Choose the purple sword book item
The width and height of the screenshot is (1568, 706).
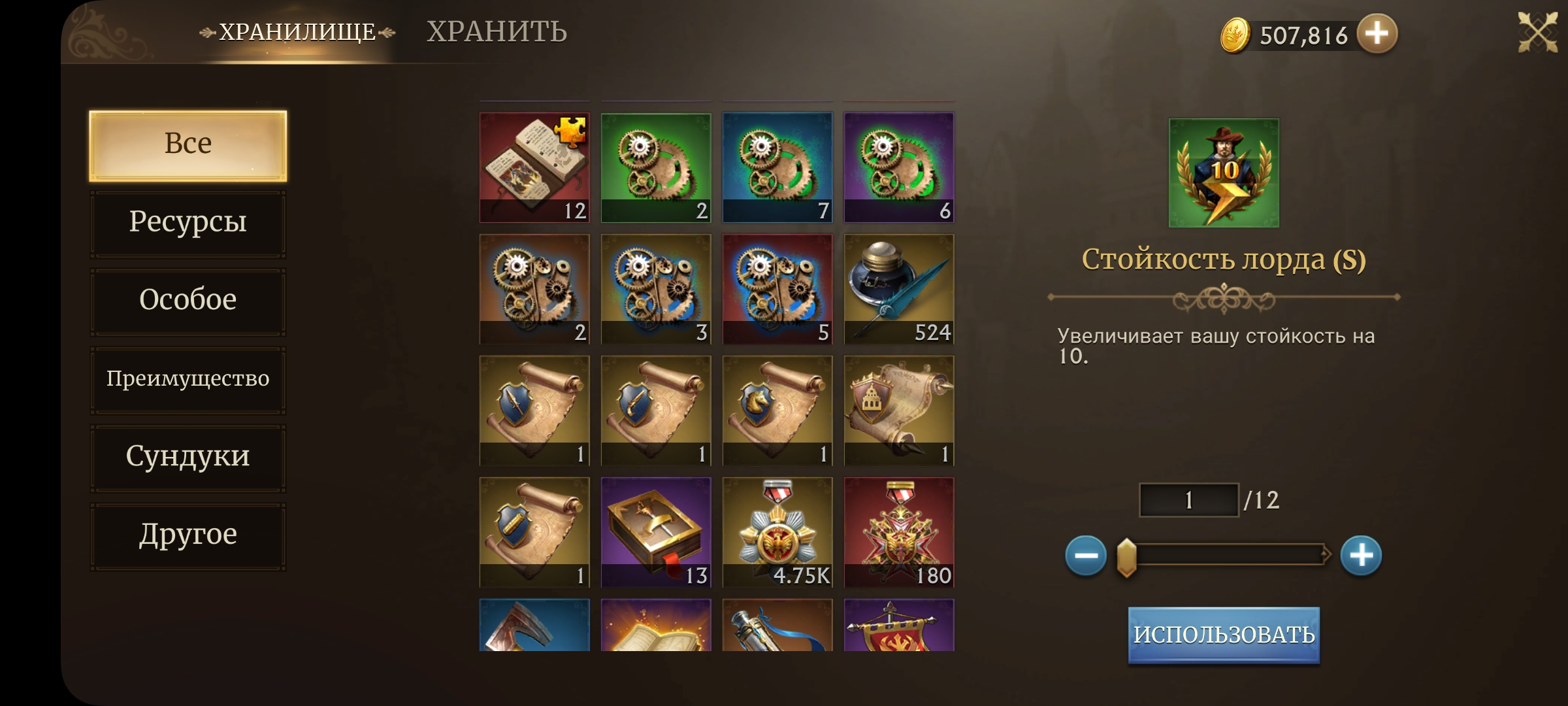(x=656, y=532)
